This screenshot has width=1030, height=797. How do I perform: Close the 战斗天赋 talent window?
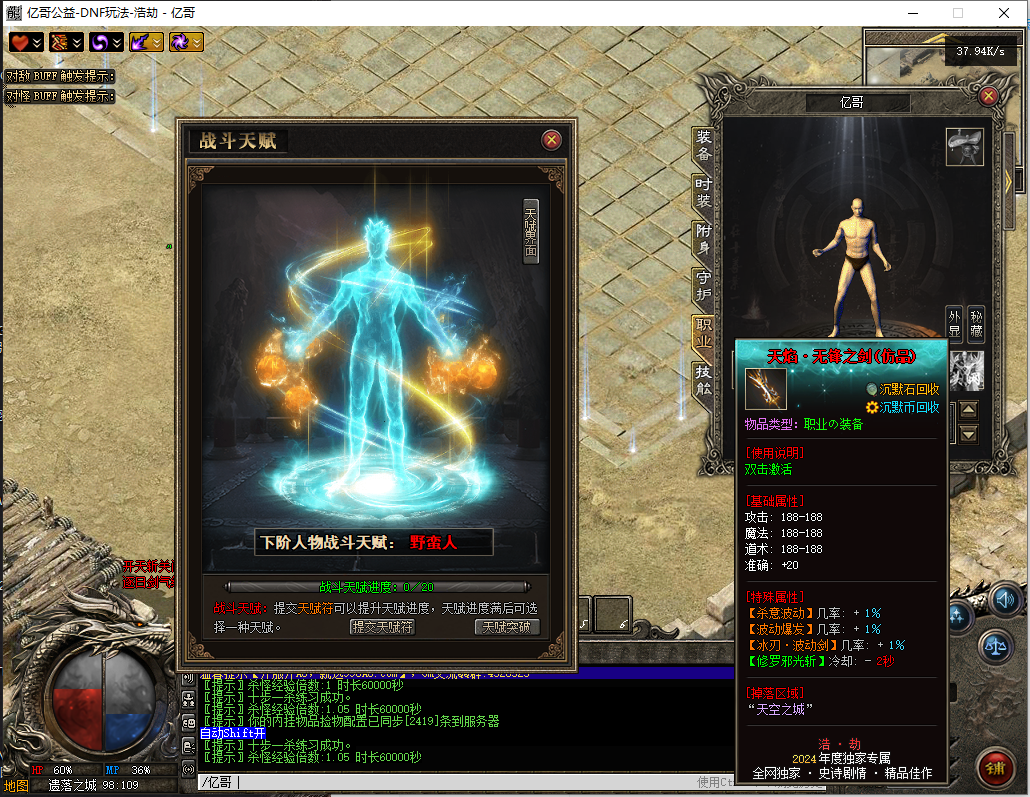pyautogui.click(x=550, y=140)
